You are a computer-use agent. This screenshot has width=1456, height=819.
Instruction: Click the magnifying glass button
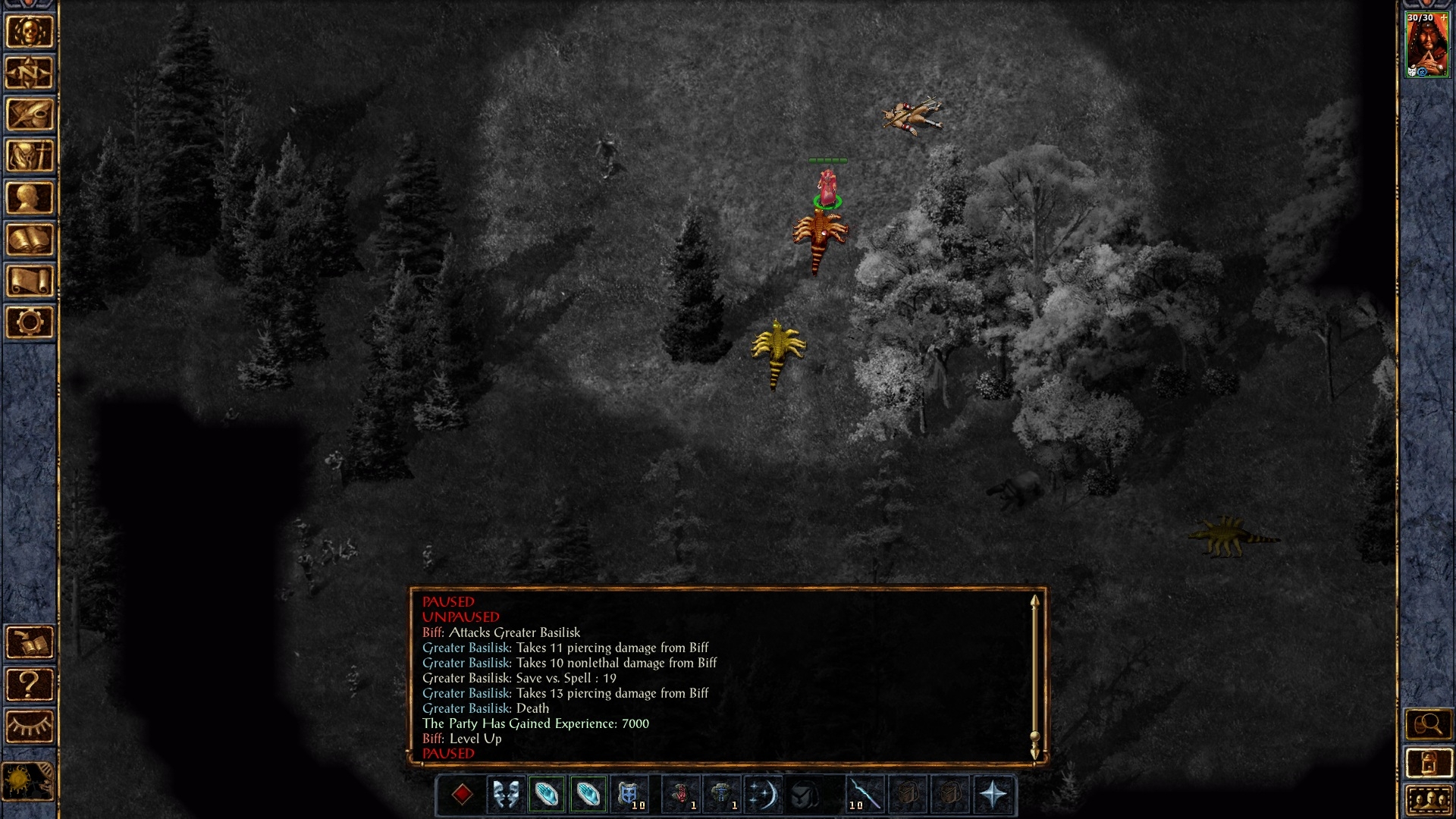[1428, 725]
